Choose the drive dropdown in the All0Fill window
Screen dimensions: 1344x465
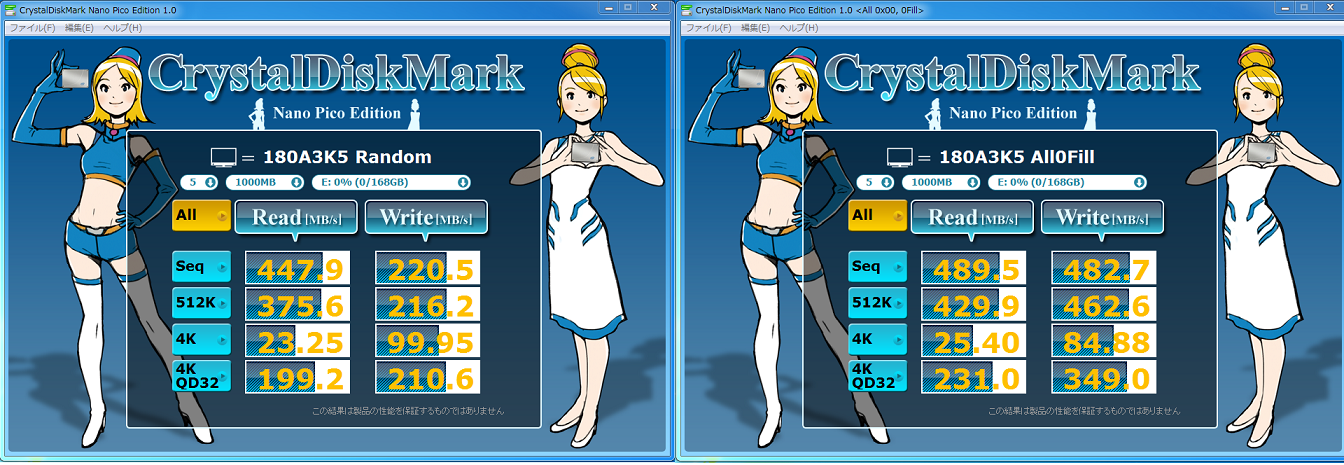coord(1067,182)
